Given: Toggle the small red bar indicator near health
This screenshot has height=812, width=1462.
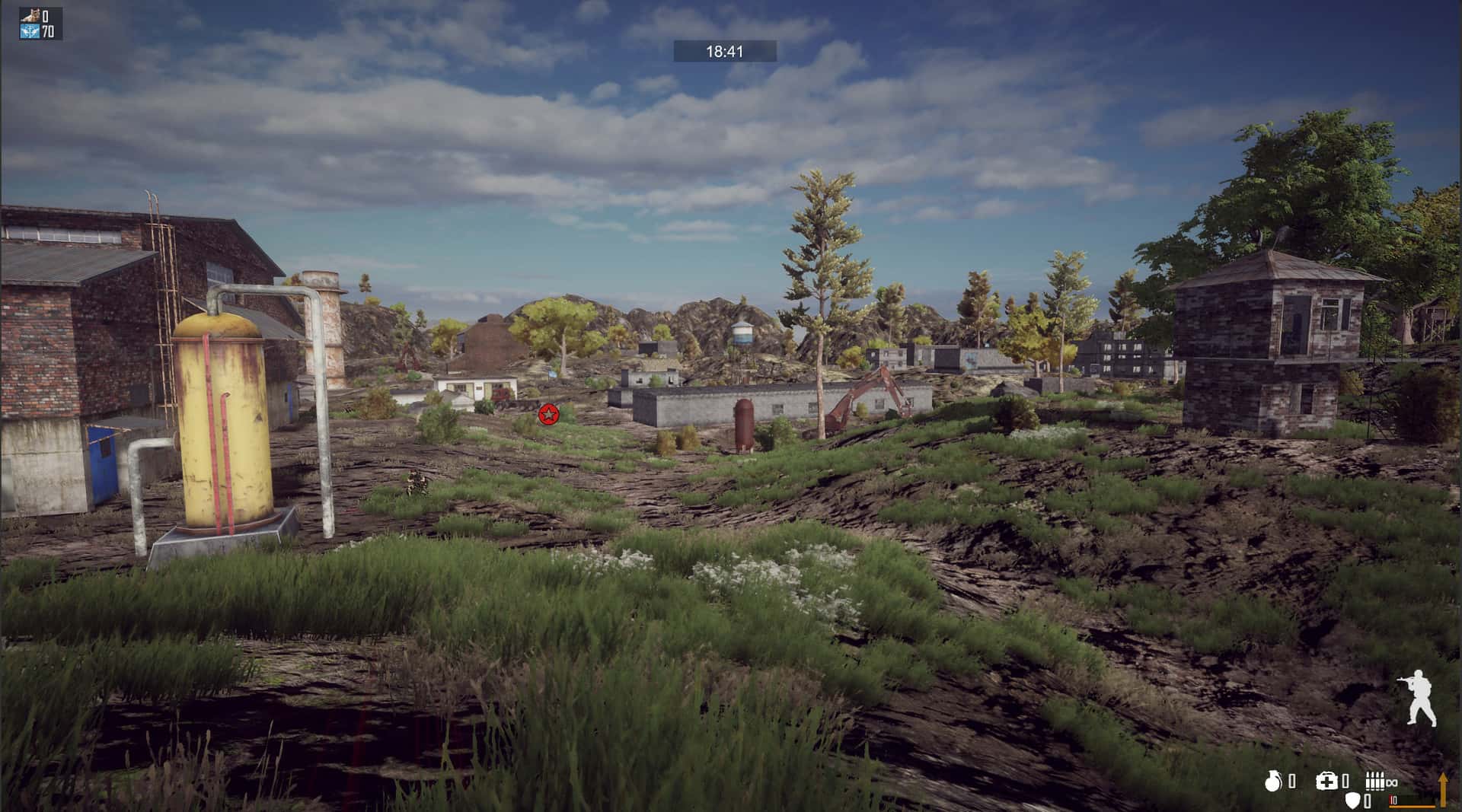Looking at the screenshot, I should (1390, 799).
